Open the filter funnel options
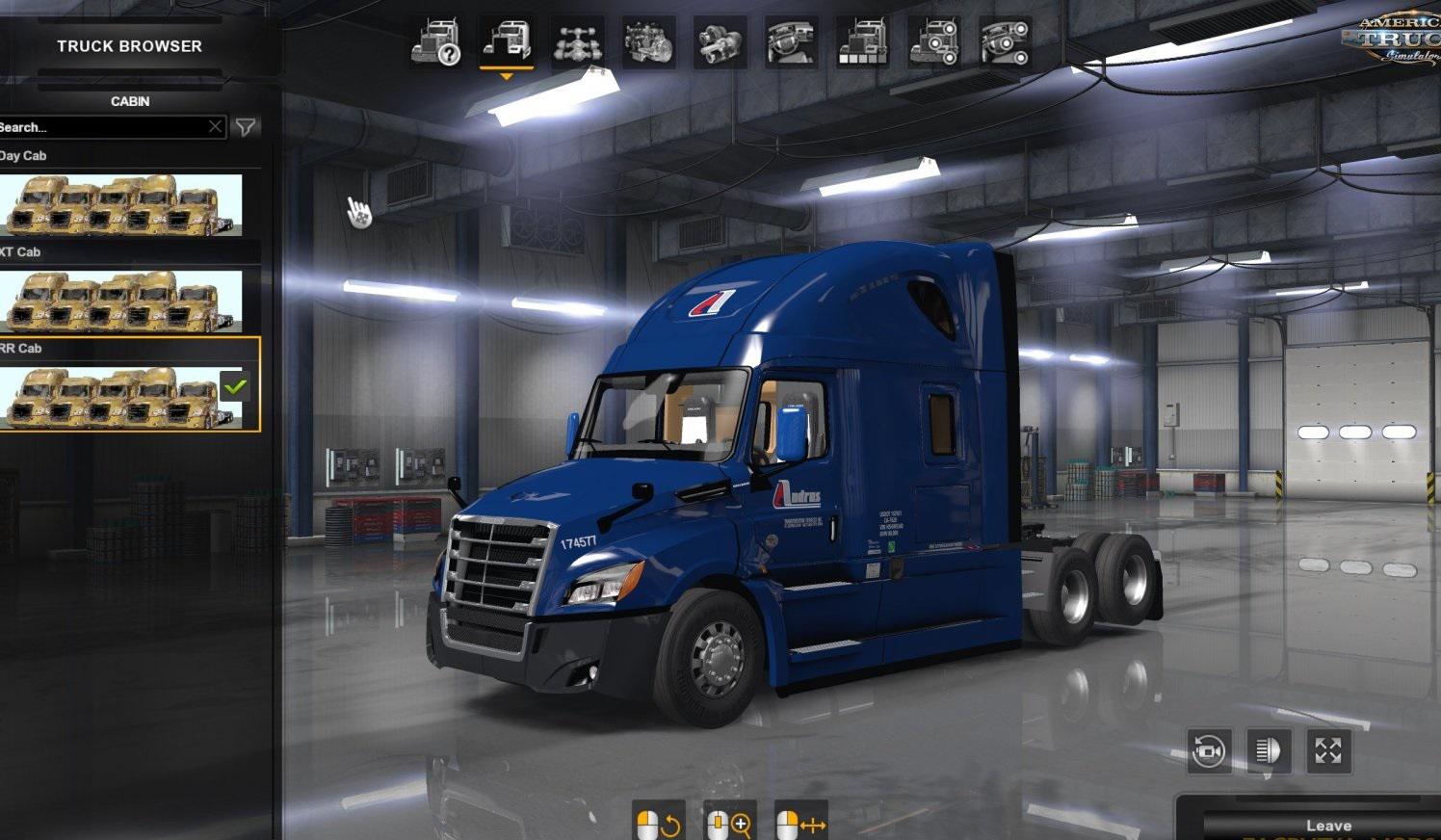Viewport: 1441px width, 840px height. coord(246,127)
